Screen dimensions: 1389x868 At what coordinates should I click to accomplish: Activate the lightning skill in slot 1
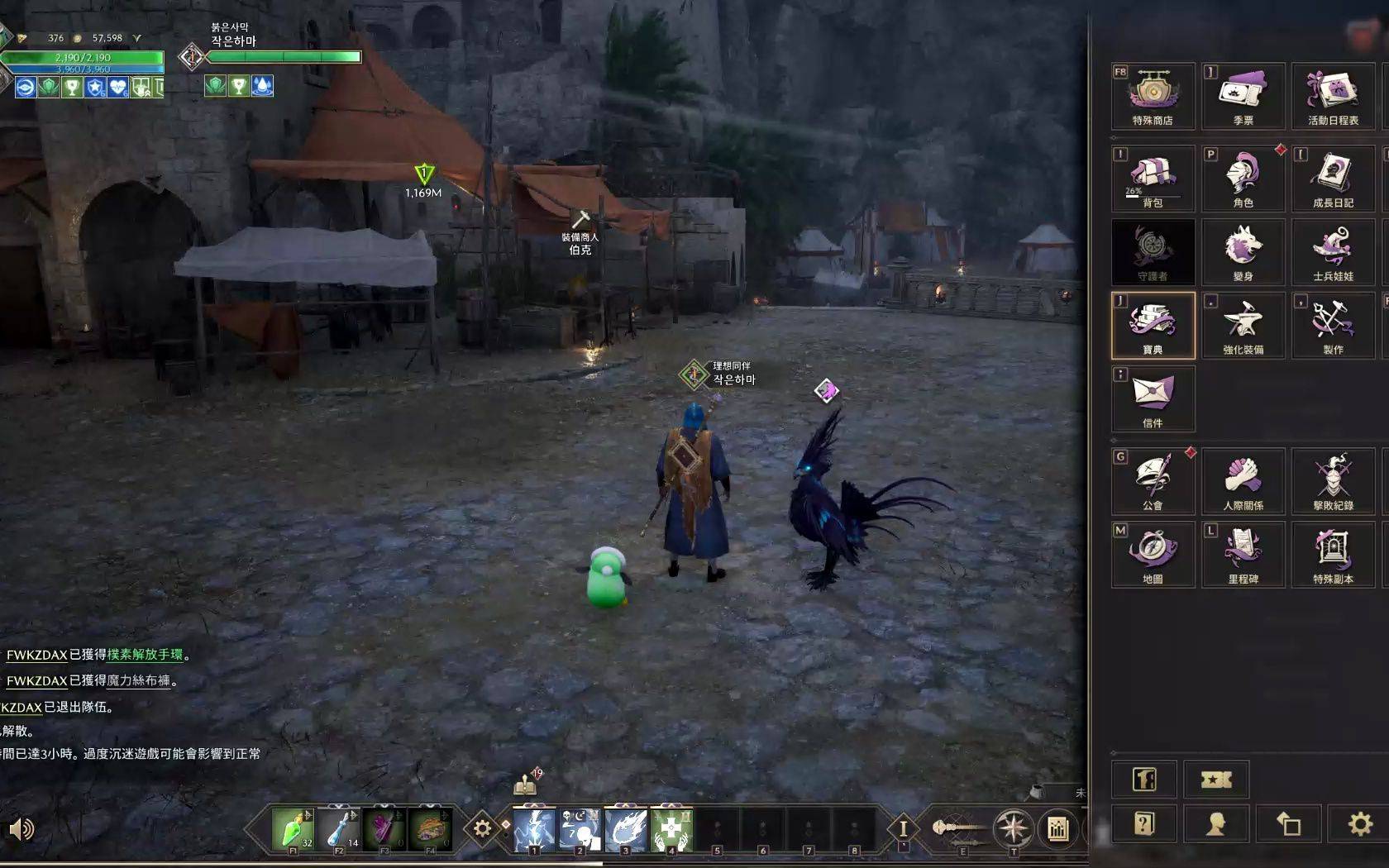[x=534, y=828]
